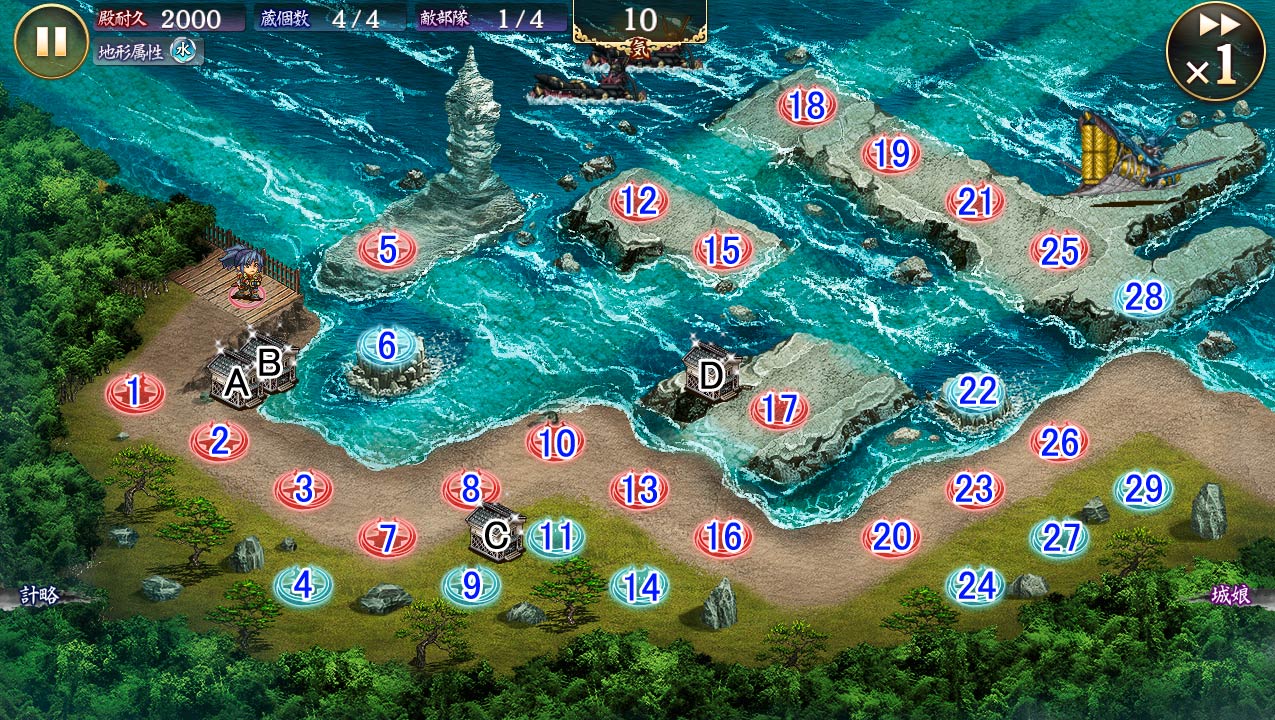The width and height of the screenshot is (1275, 720).
Task: Select blue deployment tile 29
Action: pos(1143,489)
